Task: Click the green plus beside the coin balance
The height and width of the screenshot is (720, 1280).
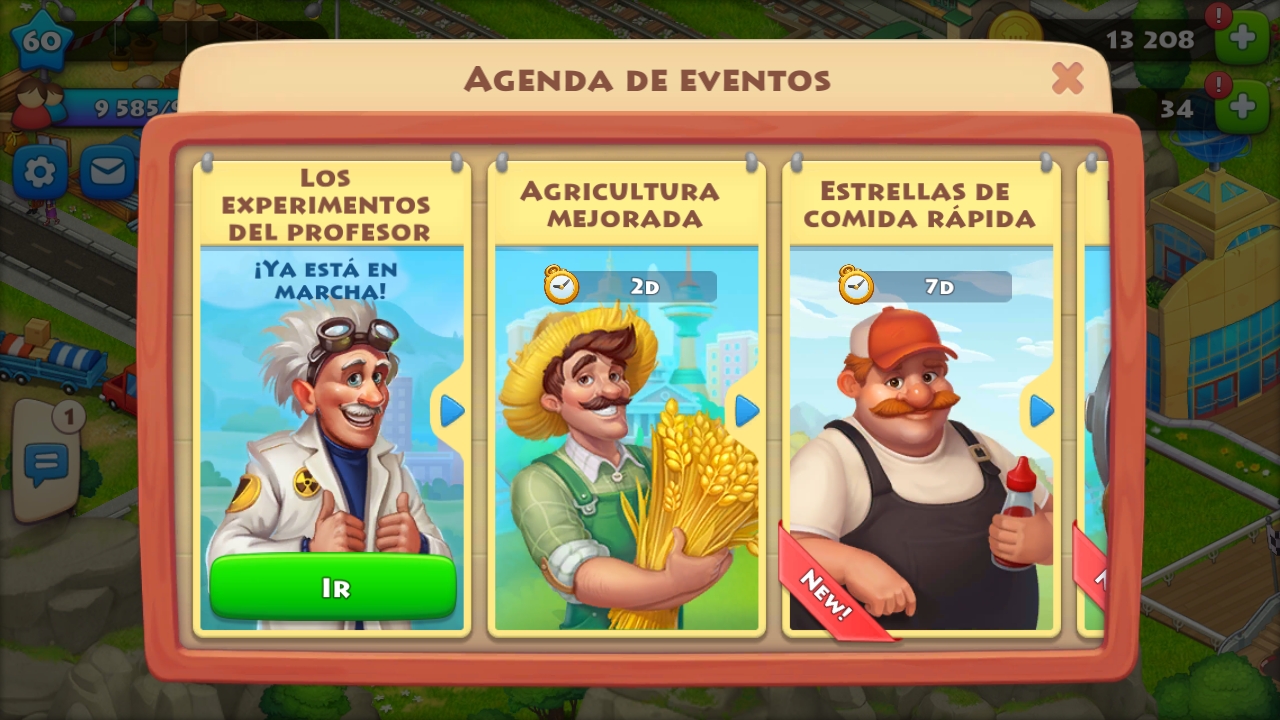Action: click(x=1243, y=39)
